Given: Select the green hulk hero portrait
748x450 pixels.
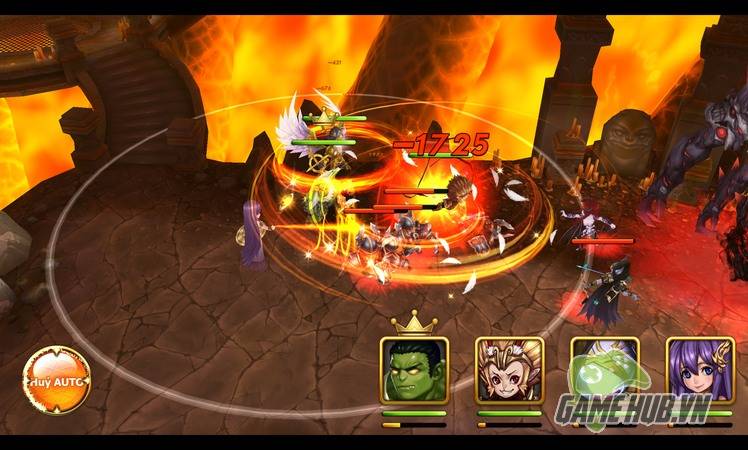Looking at the screenshot, I should (414, 370).
